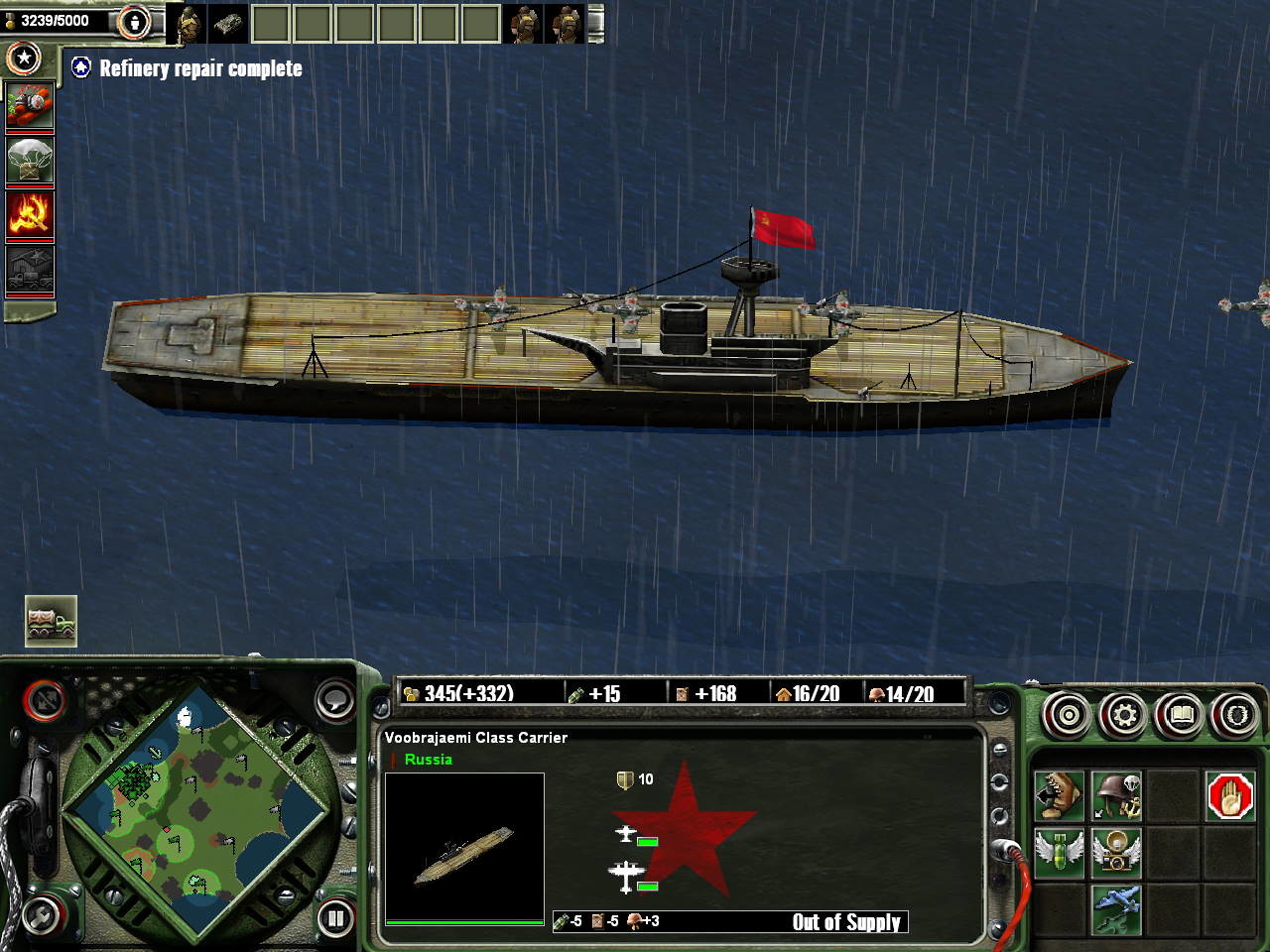The width and height of the screenshot is (1270, 952).
Task: Use the parachute supply drop ability
Action: (x=30, y=161)
